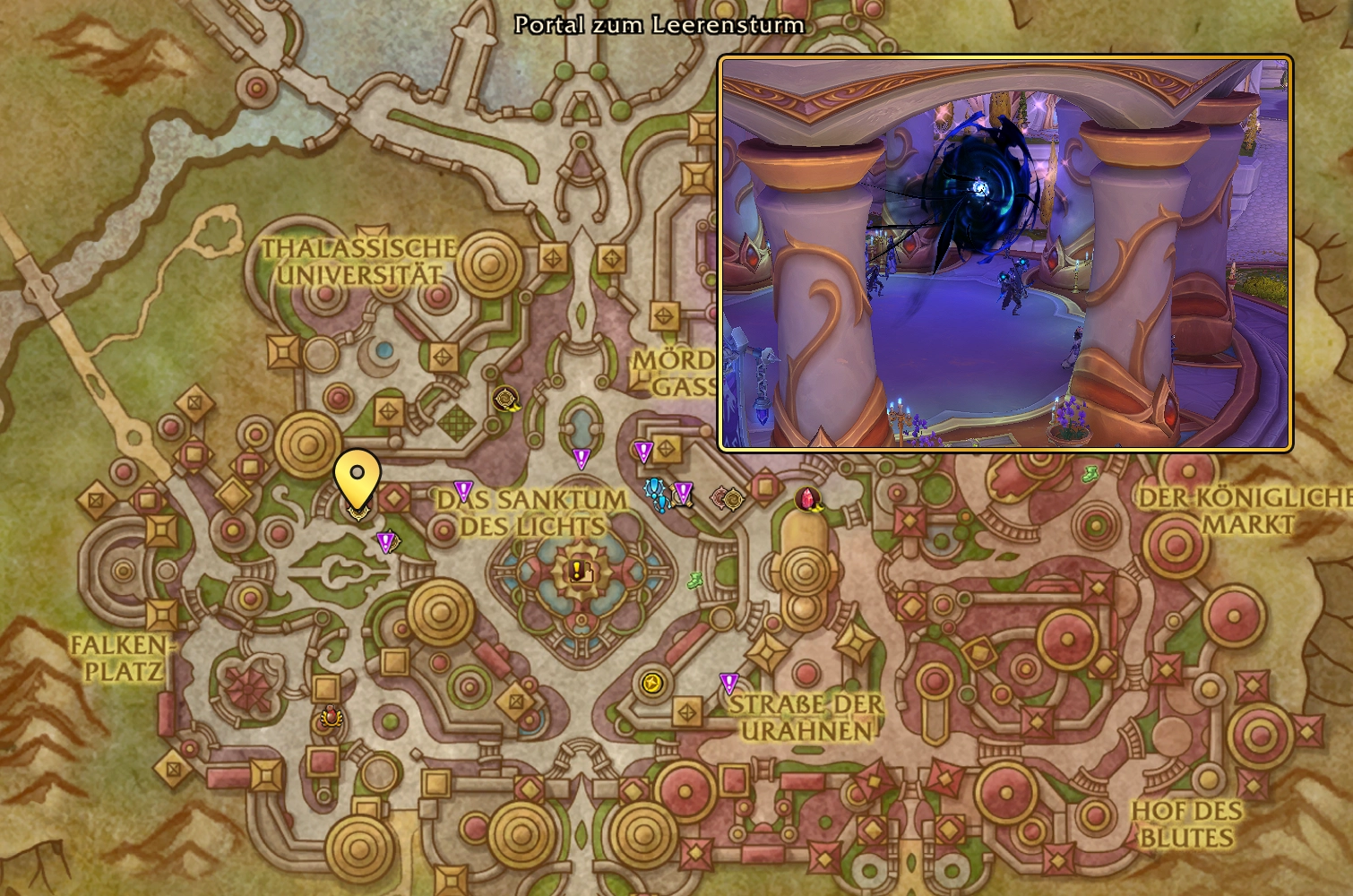This screenshot has height=896, width=1353.
Task: Click the green boots icon in the Sanktum courtyard
Action: click(x=694, y=581)
